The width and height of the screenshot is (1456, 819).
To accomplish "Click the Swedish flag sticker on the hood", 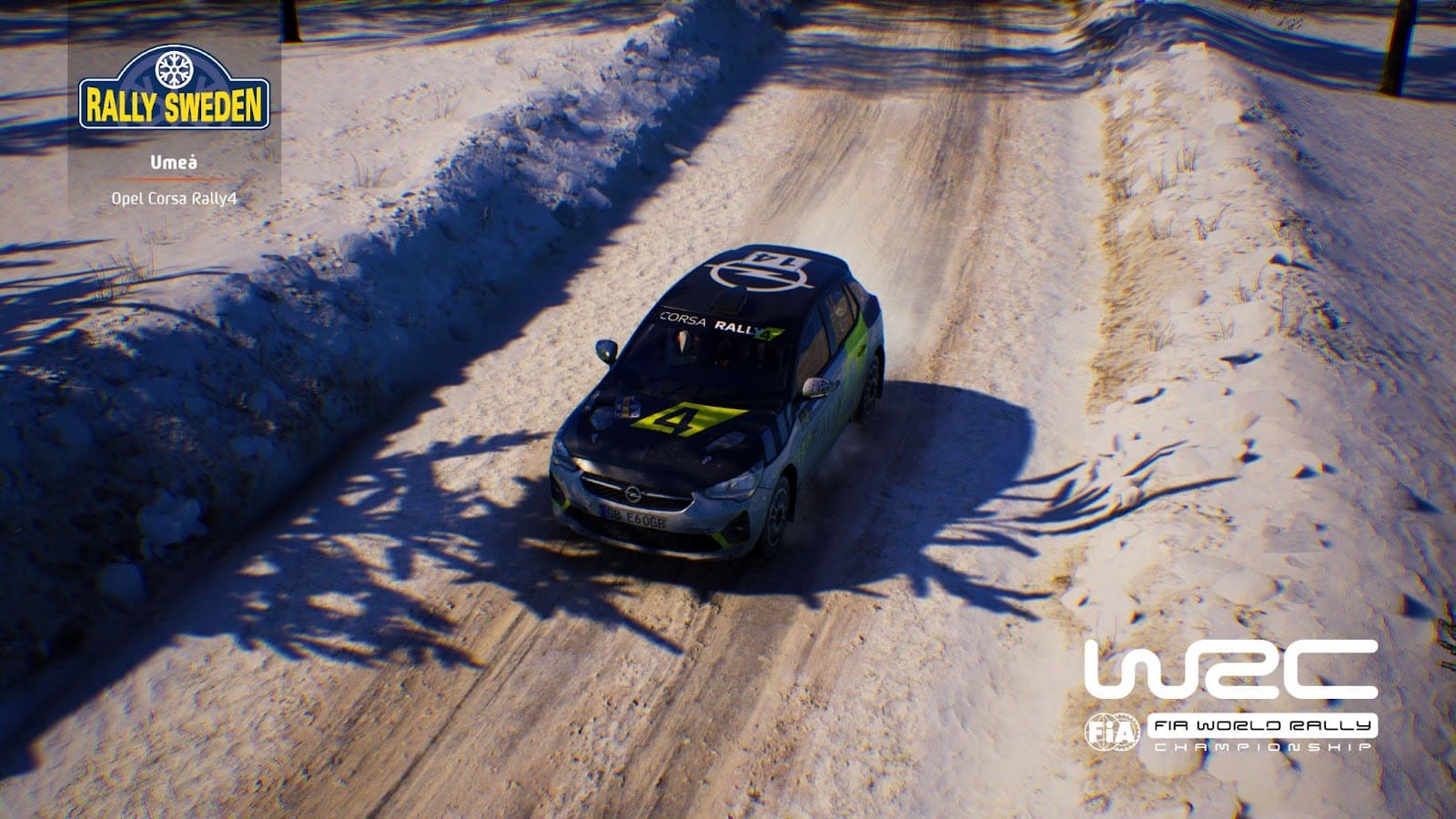I will point(625,406).
